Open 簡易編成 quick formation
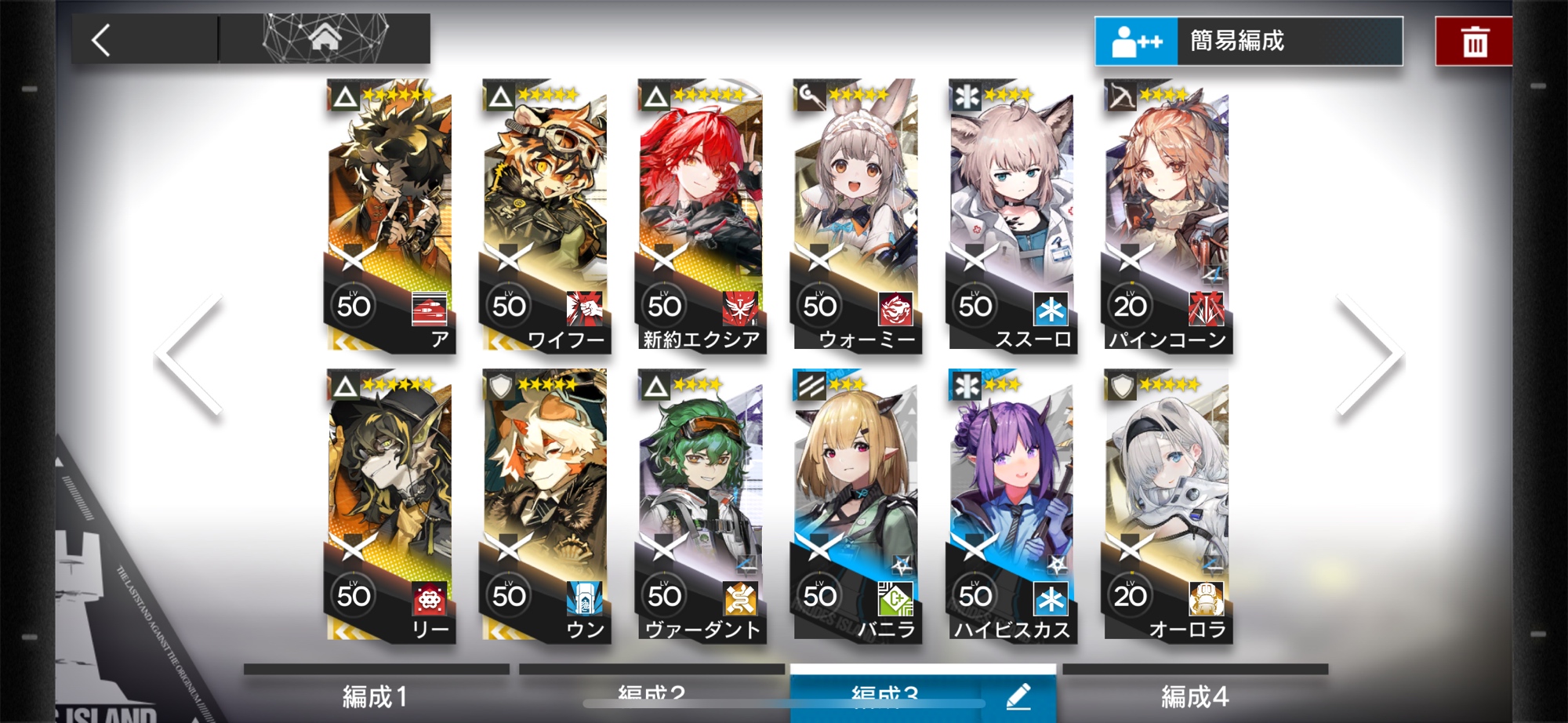The width and height of the screenshot is (1568, 723). click(x=1248, y=42)
